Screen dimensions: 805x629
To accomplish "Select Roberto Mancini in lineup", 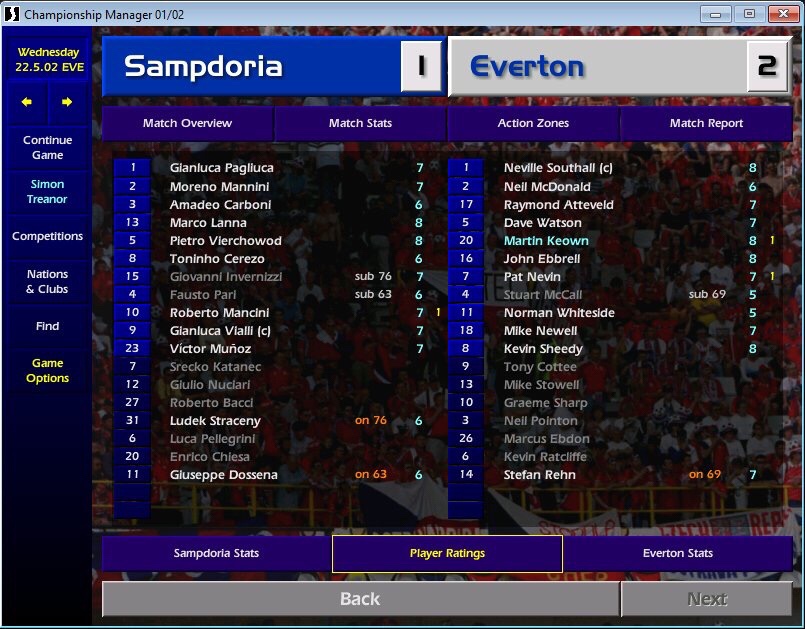I will click(220, 313).
